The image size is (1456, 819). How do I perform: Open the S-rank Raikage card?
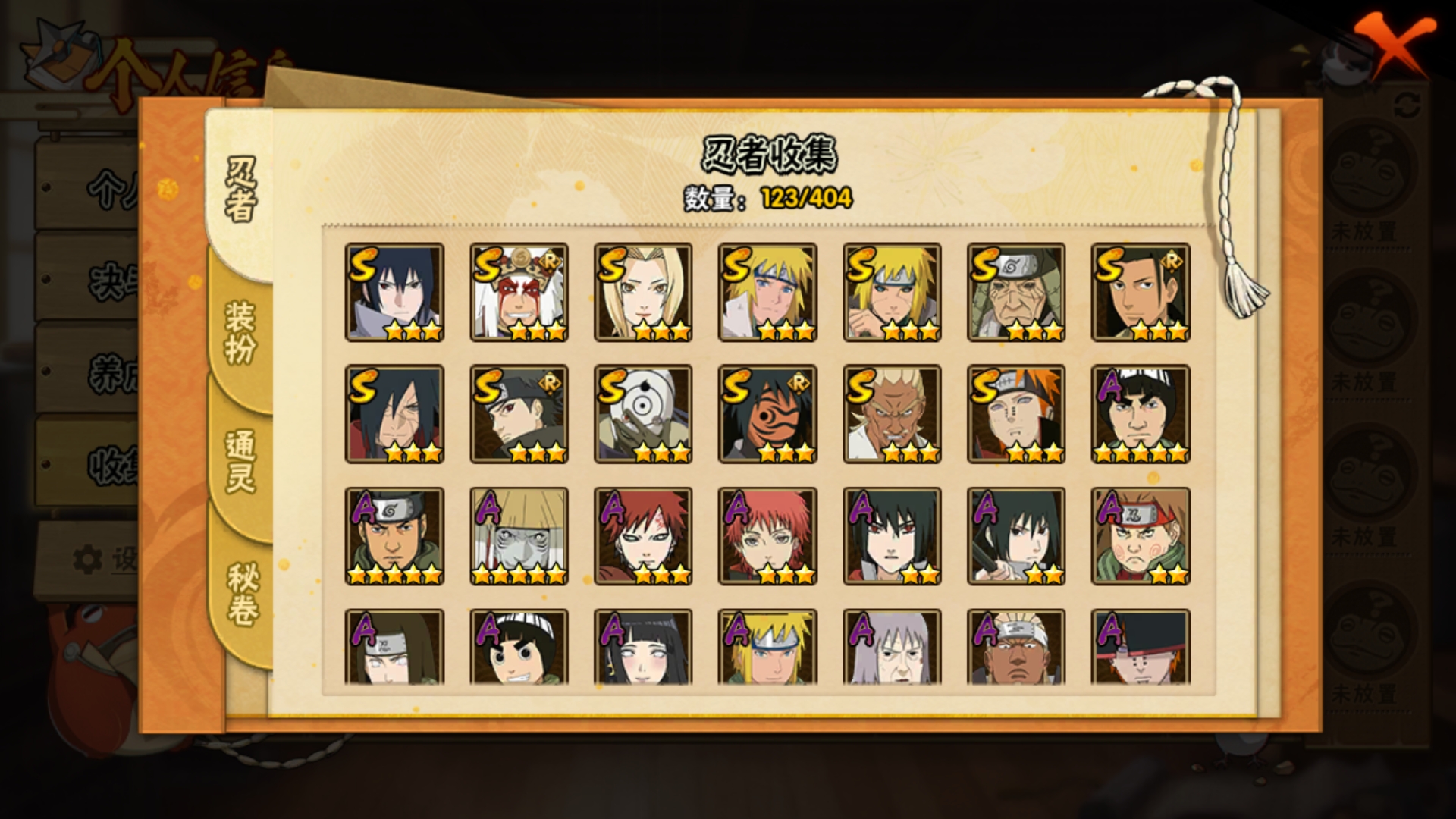(x=892, y=414)
